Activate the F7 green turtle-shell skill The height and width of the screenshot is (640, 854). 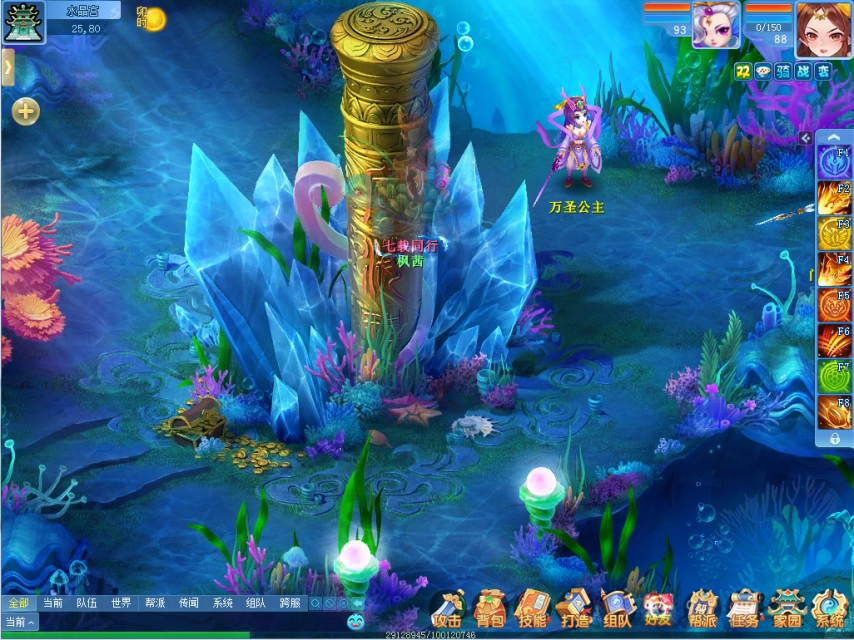pyautogui.click(x=834, y=376)
